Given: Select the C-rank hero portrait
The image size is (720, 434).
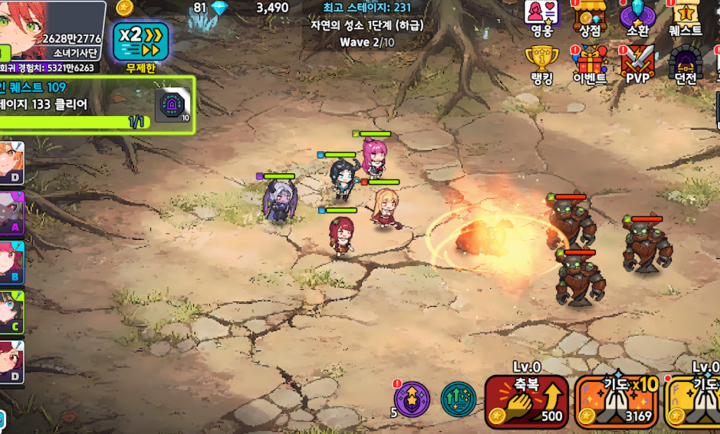Looking at the screenshot, I should click(11, 312).
